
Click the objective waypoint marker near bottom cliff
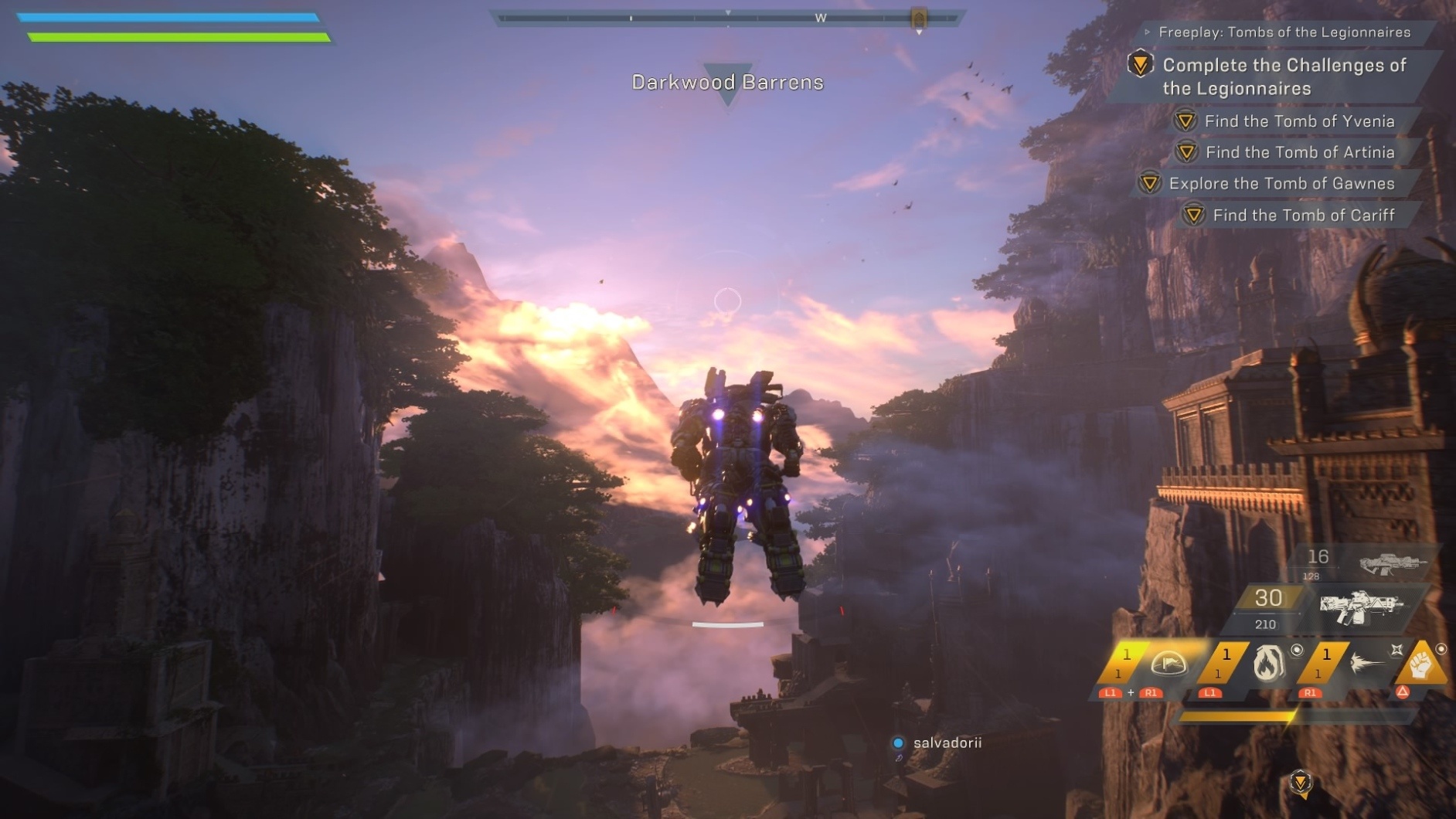pyautogui.click(x=1301, y=783)
